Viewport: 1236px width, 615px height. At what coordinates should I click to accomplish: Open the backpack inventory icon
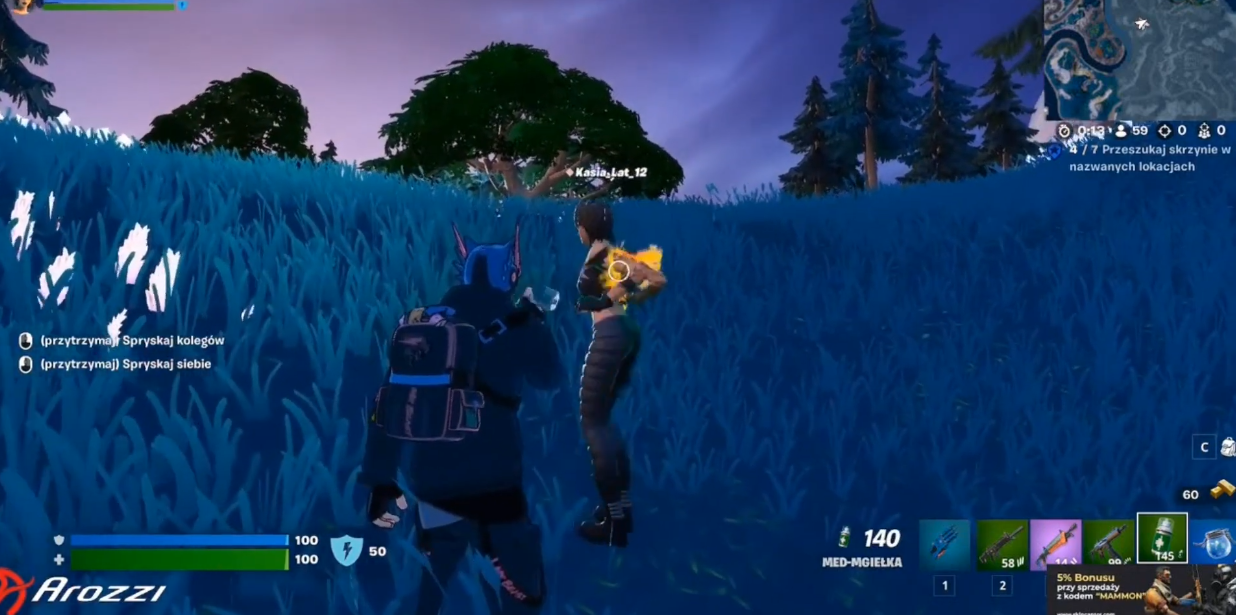tap(1228, 447)
